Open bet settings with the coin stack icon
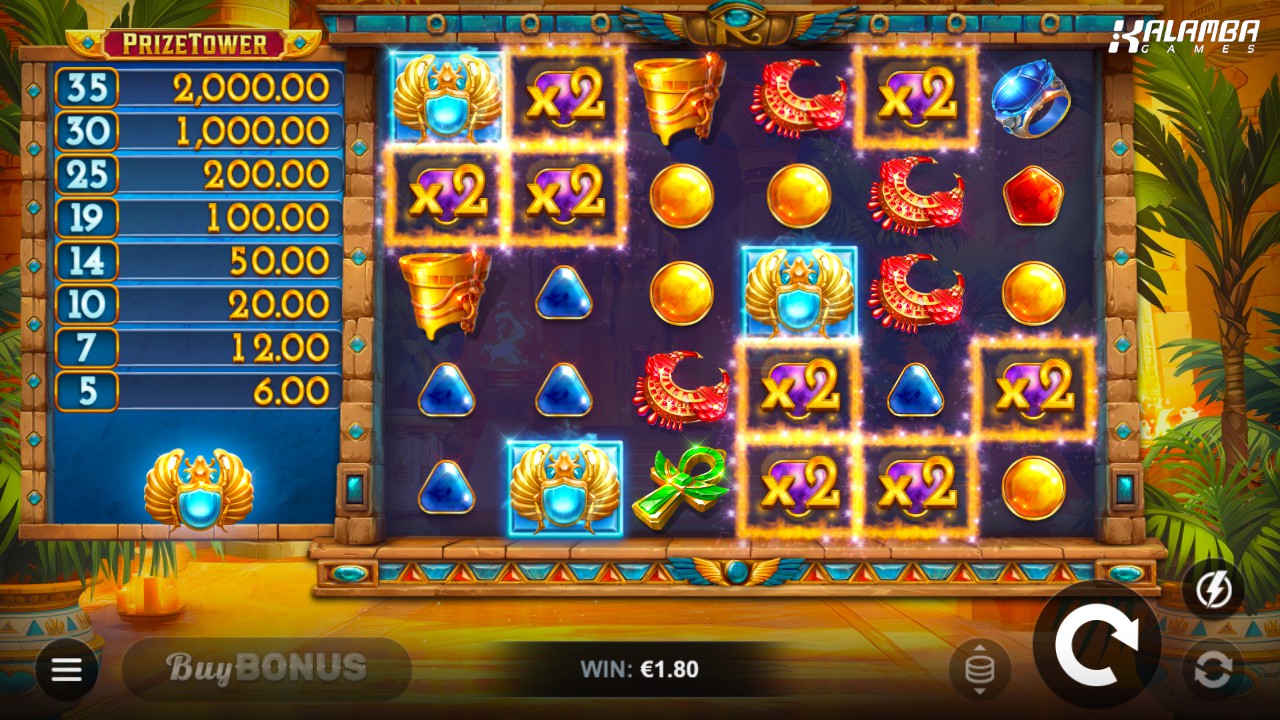1280x720 pixels. click(979, 670)
